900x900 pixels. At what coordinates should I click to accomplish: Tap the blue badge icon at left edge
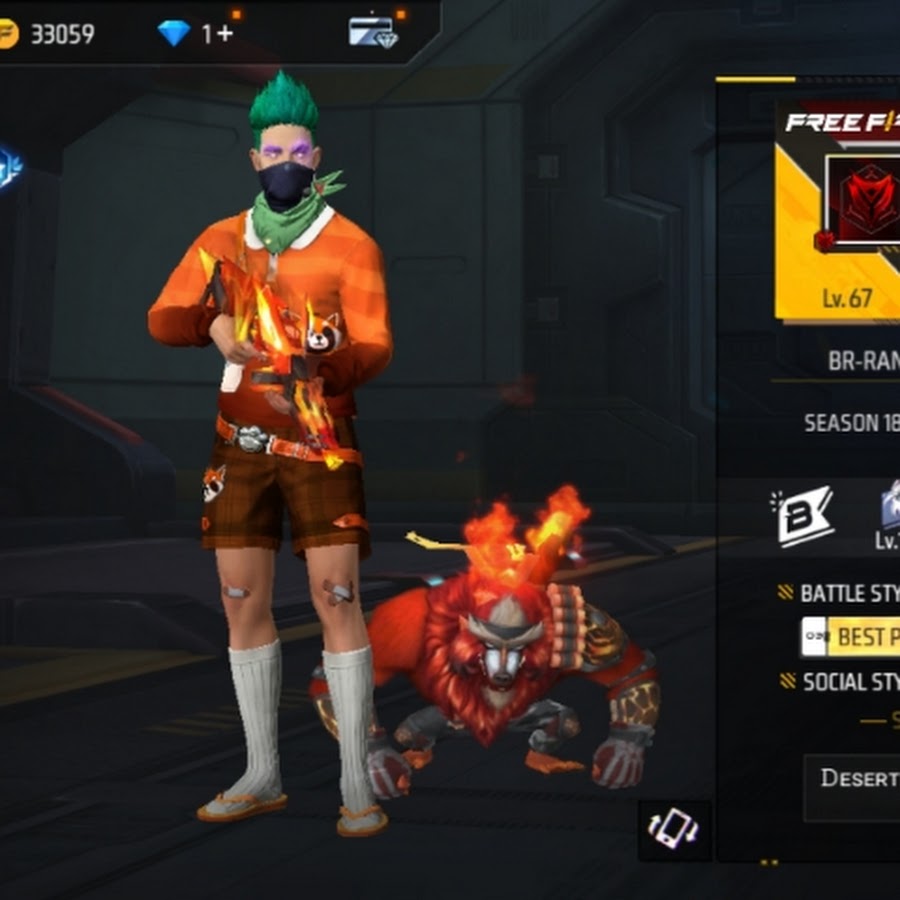pyautogui.click(x=9, y=167)
